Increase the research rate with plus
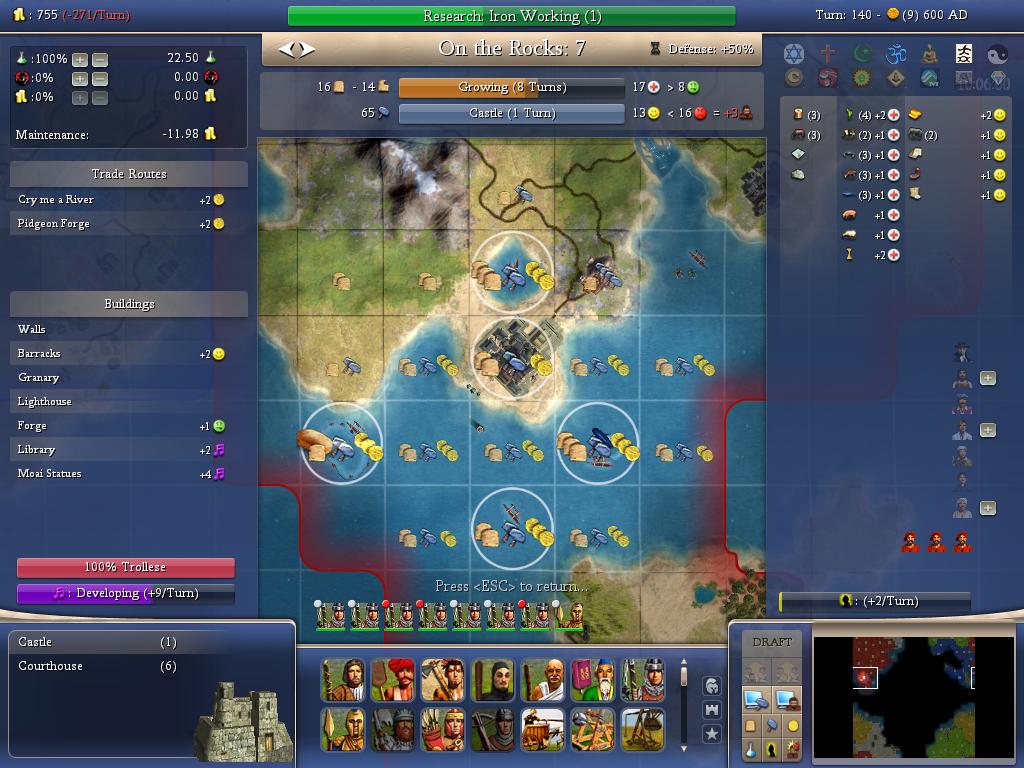Screen dimensions: 1024x768 click(80, 59)
